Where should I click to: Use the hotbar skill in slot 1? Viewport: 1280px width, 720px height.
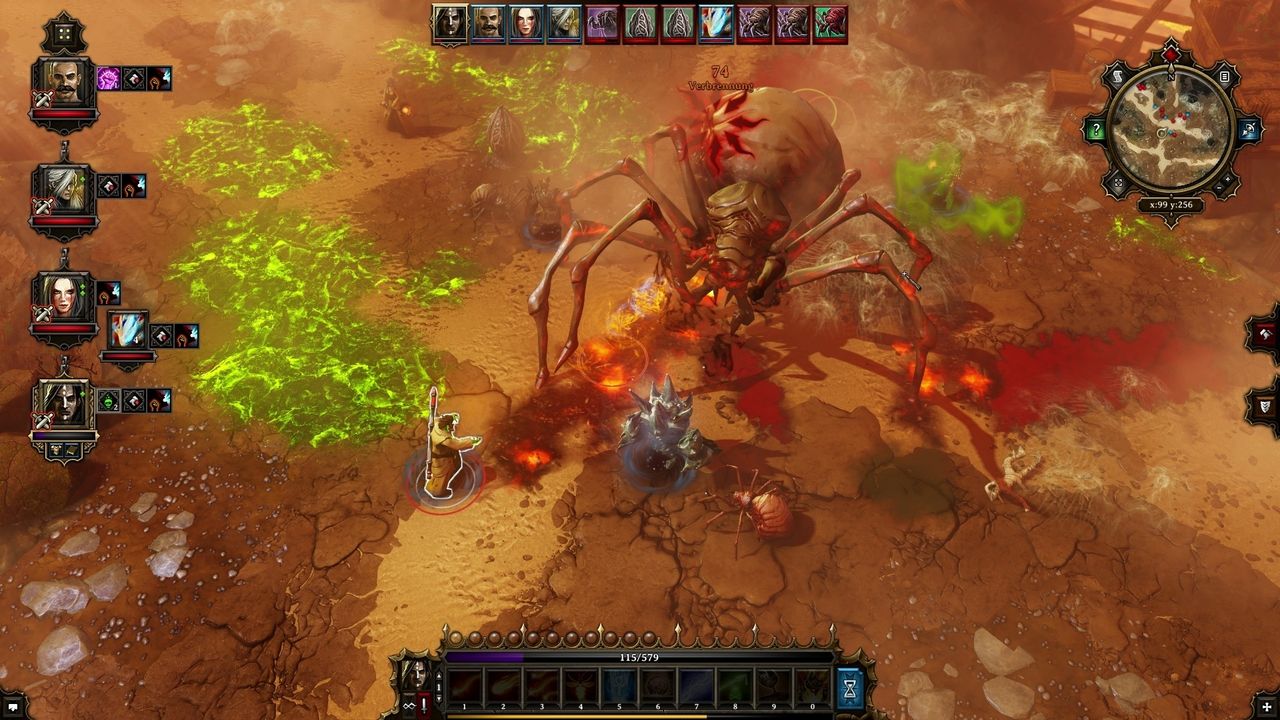(x=464, y=687)
